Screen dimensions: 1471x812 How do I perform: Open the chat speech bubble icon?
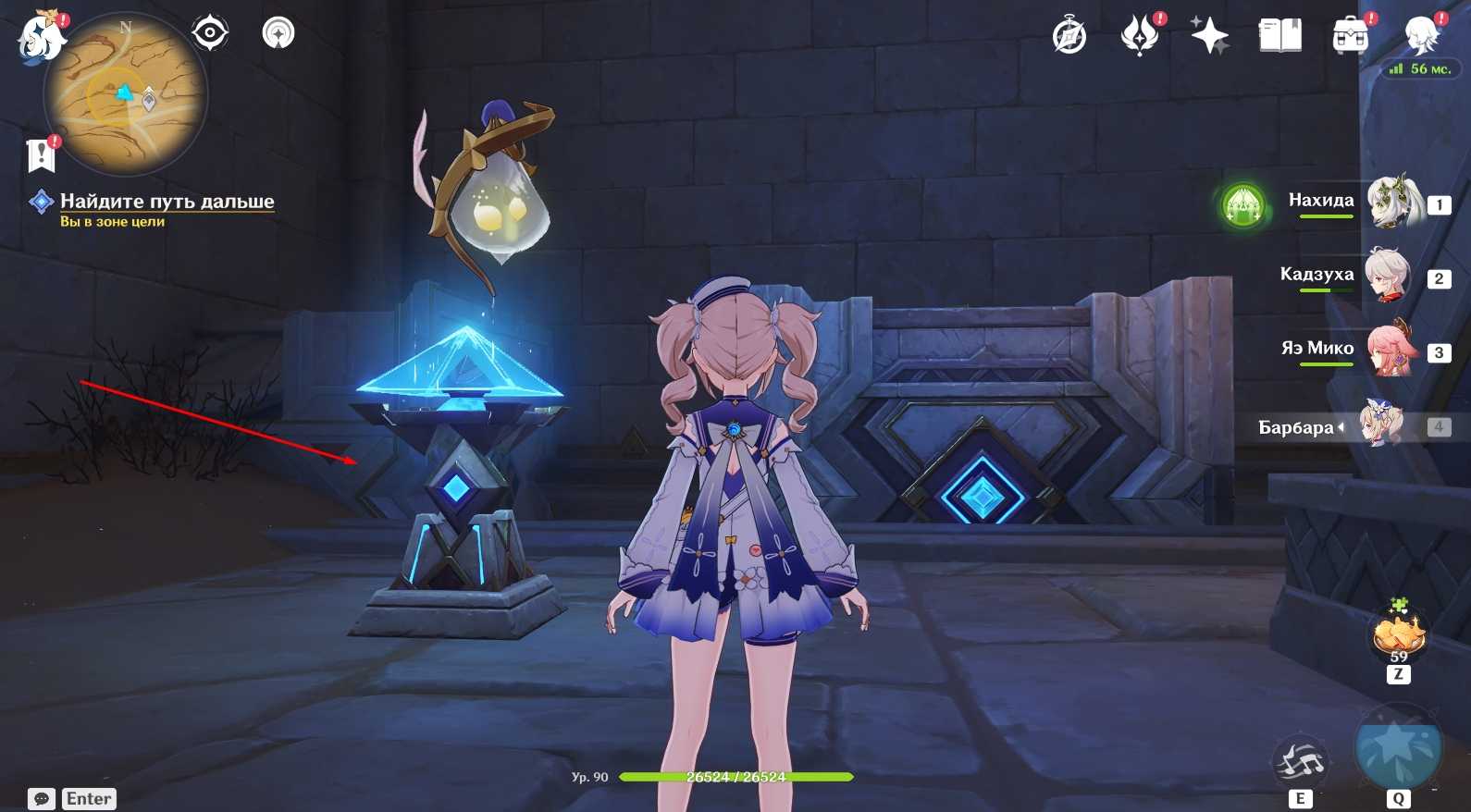coord(42,799)
